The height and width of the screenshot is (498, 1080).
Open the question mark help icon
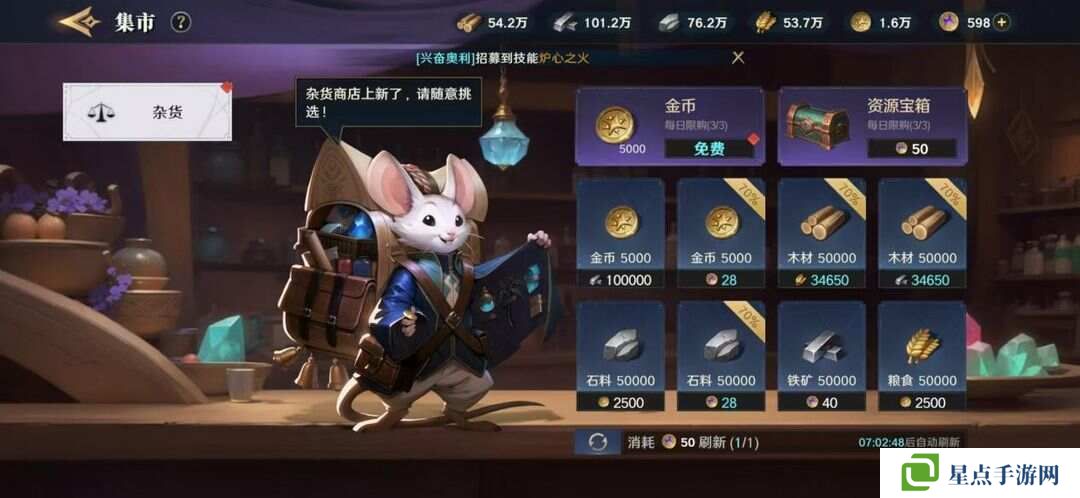pyautogui.click(x=180, y=21)
